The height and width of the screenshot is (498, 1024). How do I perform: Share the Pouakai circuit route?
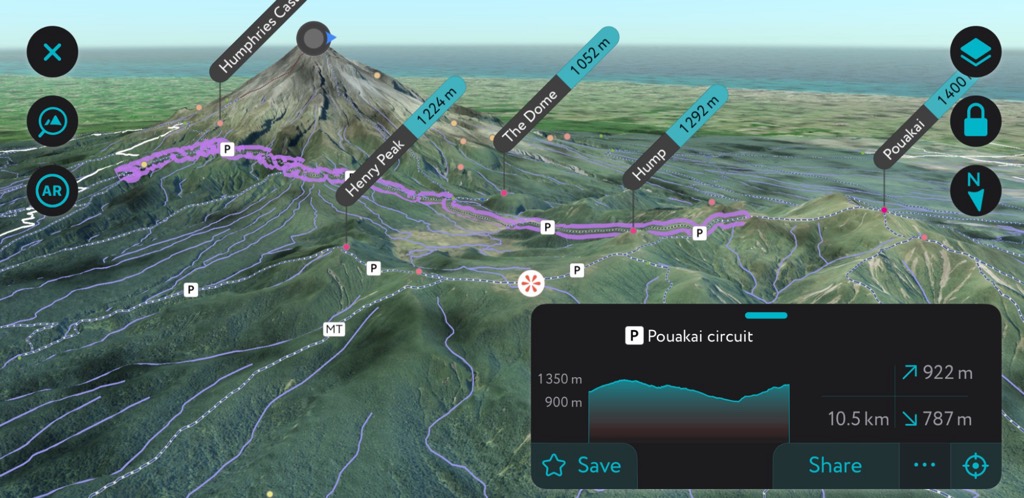coord(834,465)
